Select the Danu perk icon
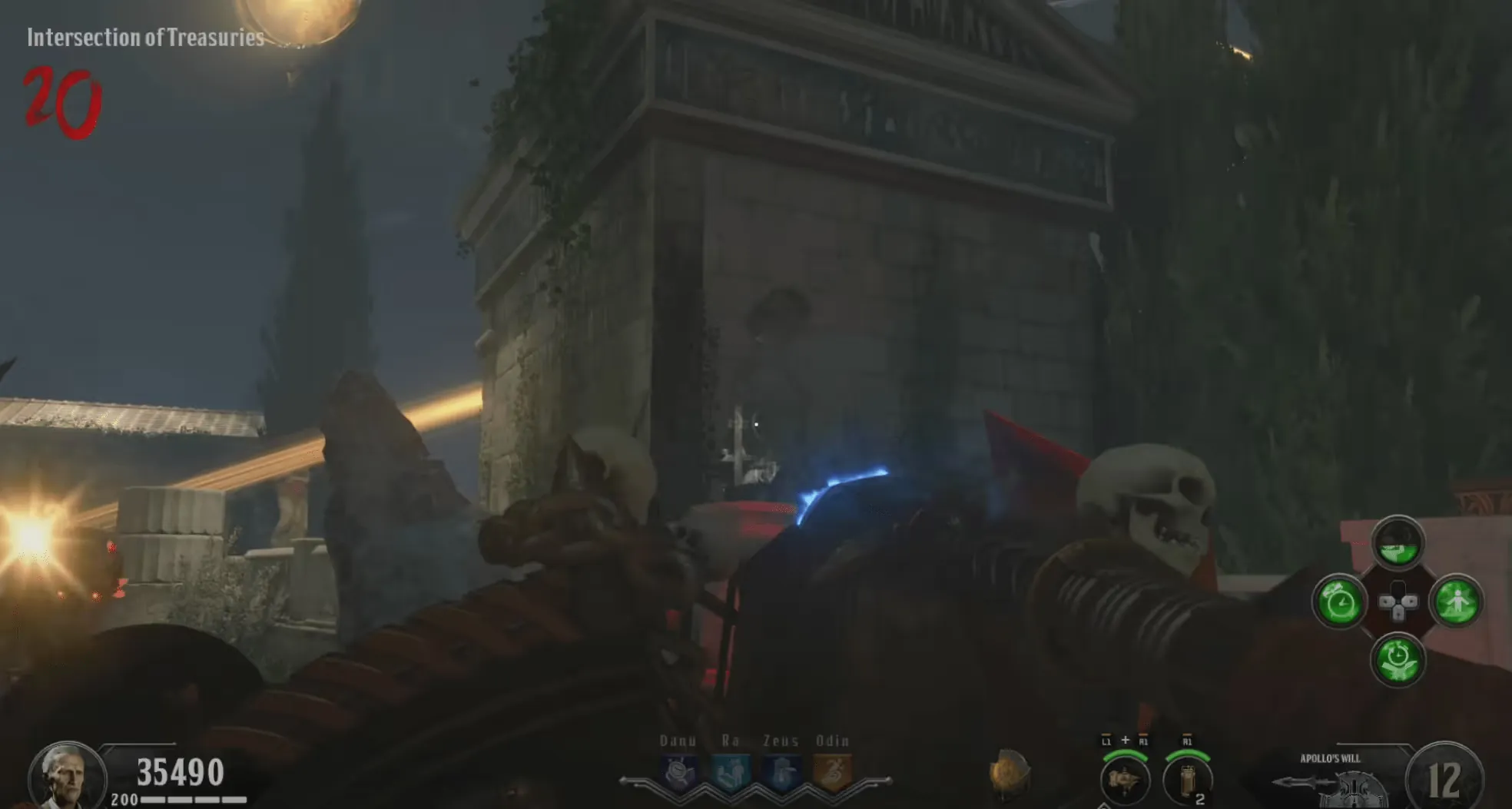The height and width of the screenshot is (809, 1512). point(679,772)
